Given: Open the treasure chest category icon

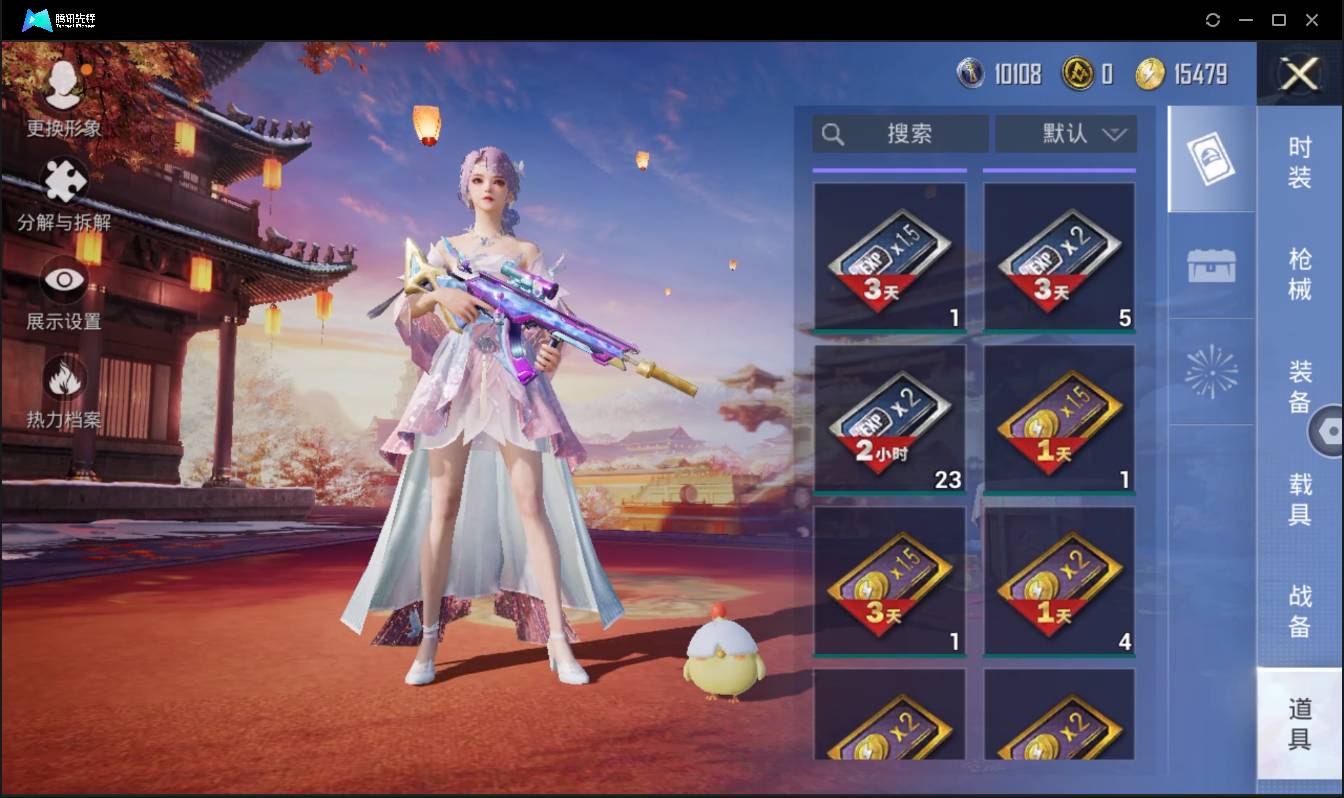Looking at the screenshot, I should (1210, 265).
